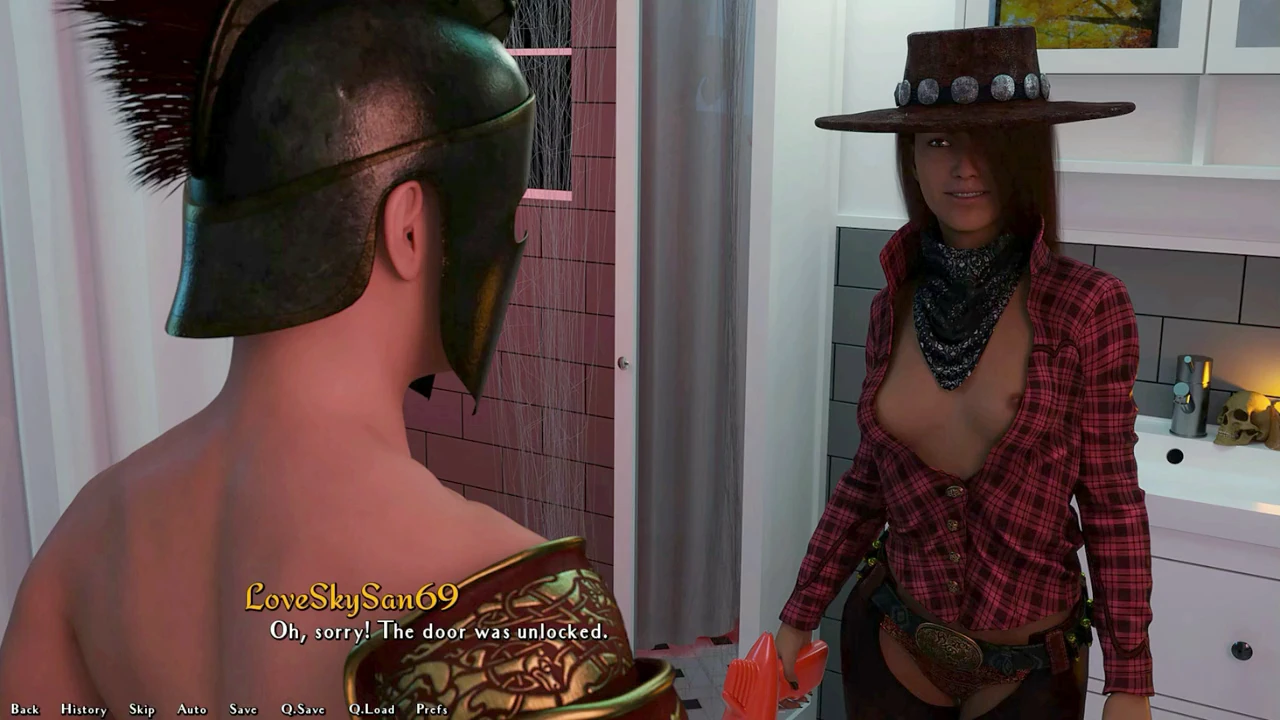Activate Skip mode

pyautogui.click(x=142, y=709)
